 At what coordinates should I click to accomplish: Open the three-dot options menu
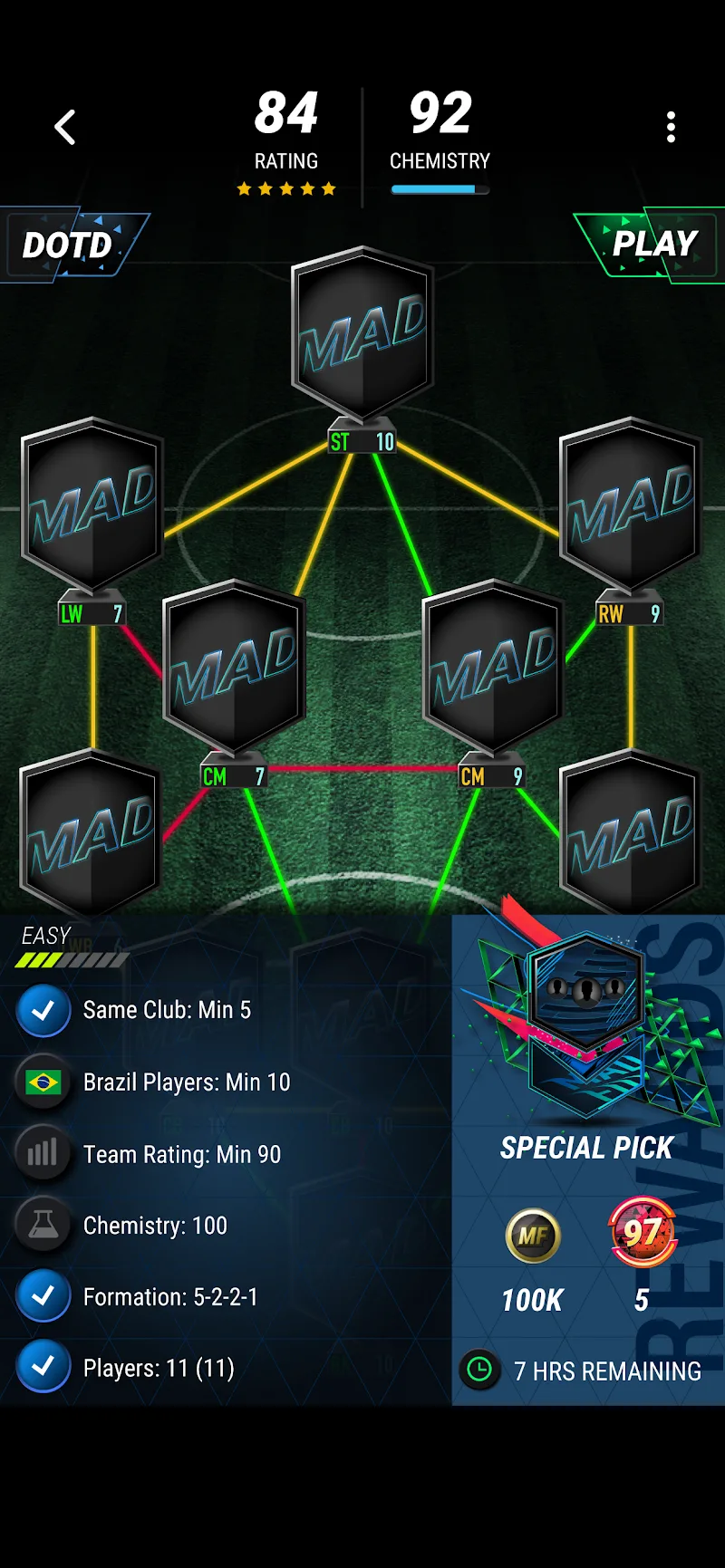coord(671,128)
